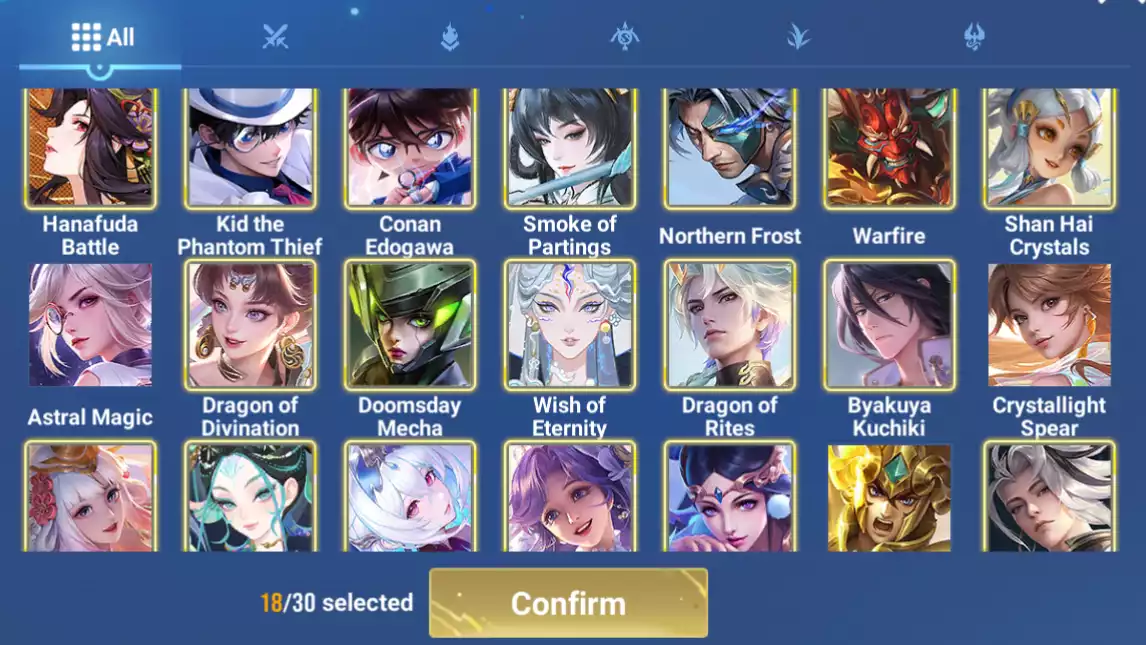Select the golden armored hero skin

point(889,497)
